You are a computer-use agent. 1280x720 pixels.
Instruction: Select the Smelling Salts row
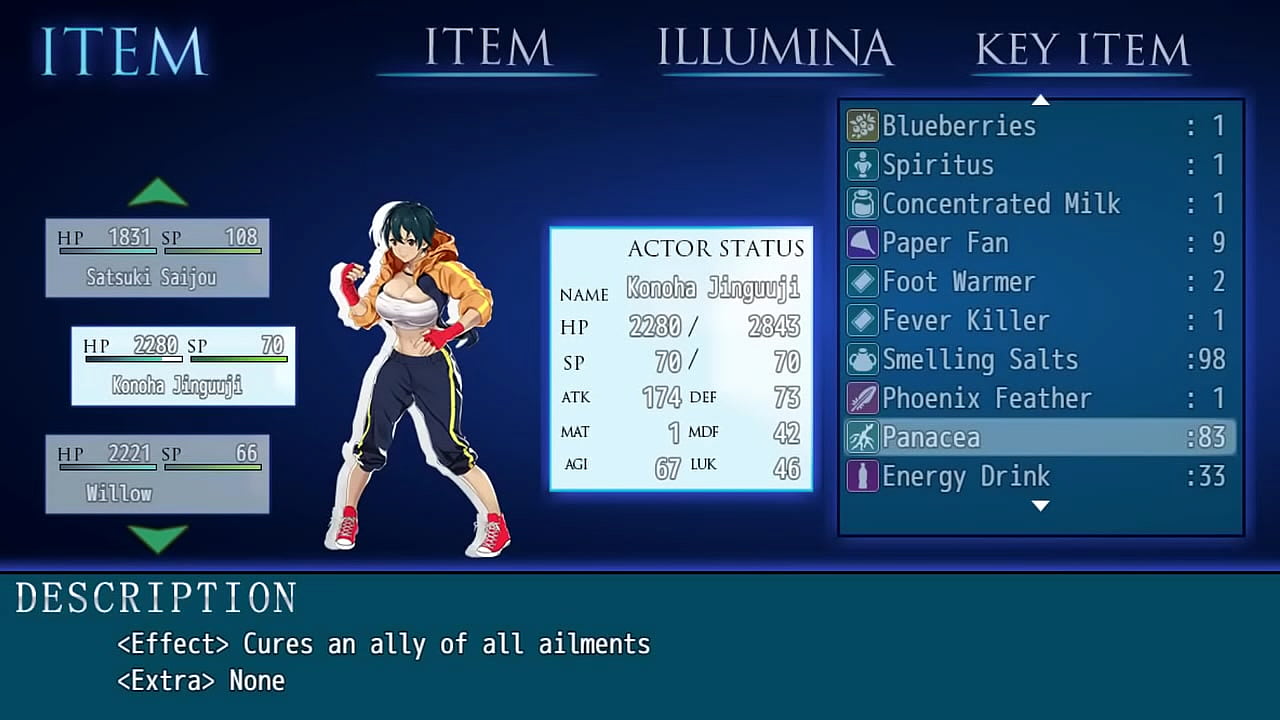tap(1040, 360)
